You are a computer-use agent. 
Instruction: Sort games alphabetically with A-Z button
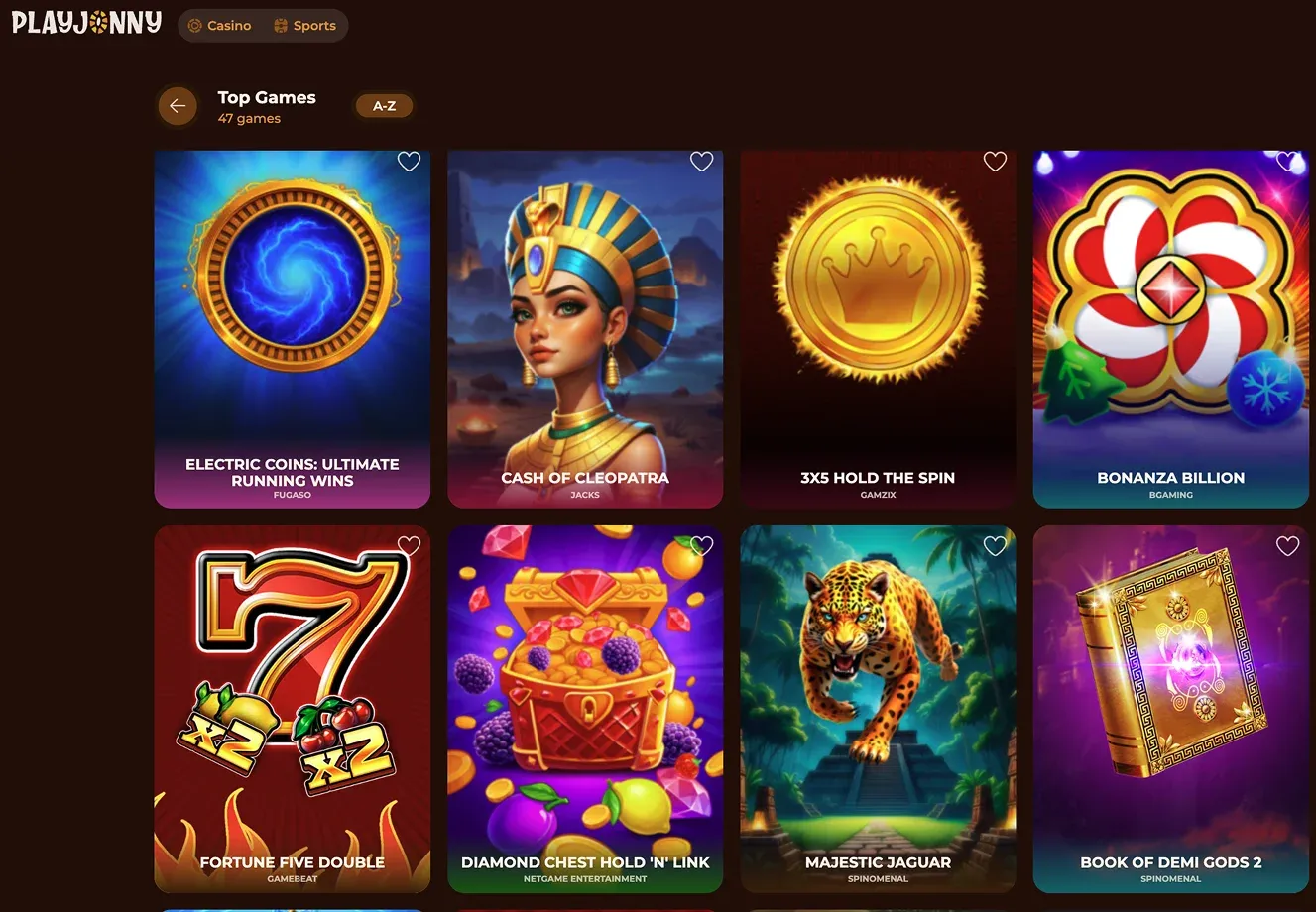pos(384,105)
